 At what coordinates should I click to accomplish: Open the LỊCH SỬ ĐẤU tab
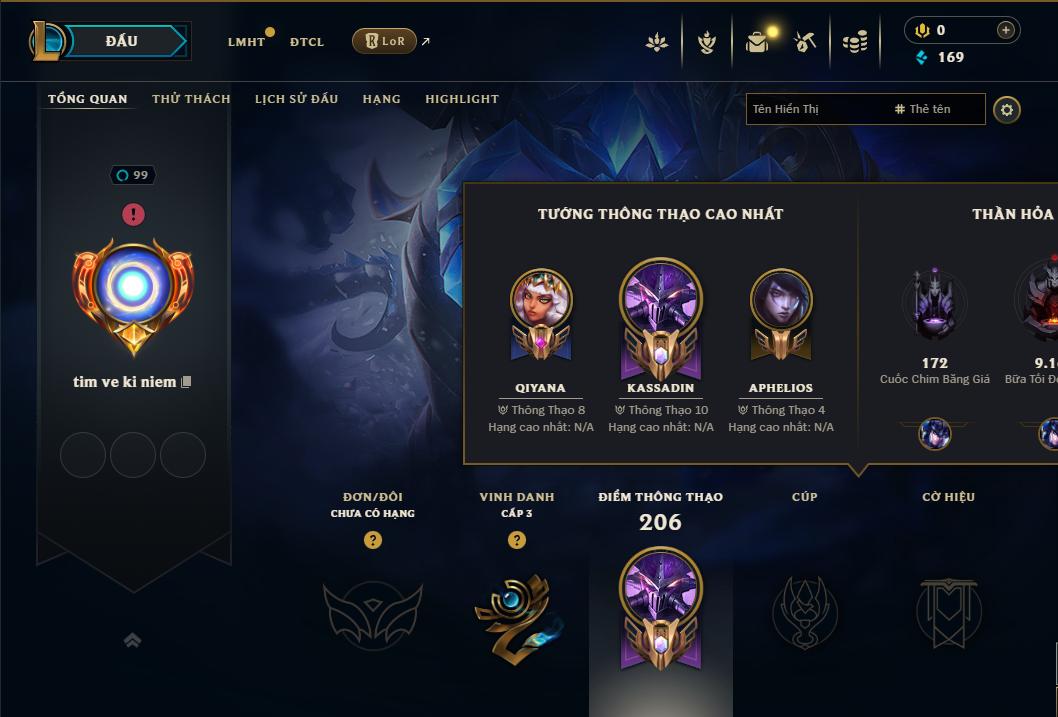point(296,99)
